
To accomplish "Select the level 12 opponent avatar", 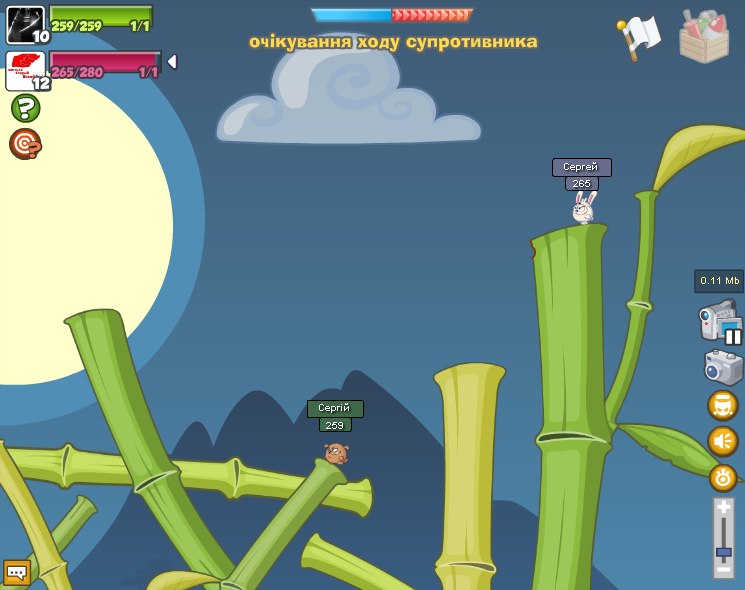I will click(x=24, y=70).
